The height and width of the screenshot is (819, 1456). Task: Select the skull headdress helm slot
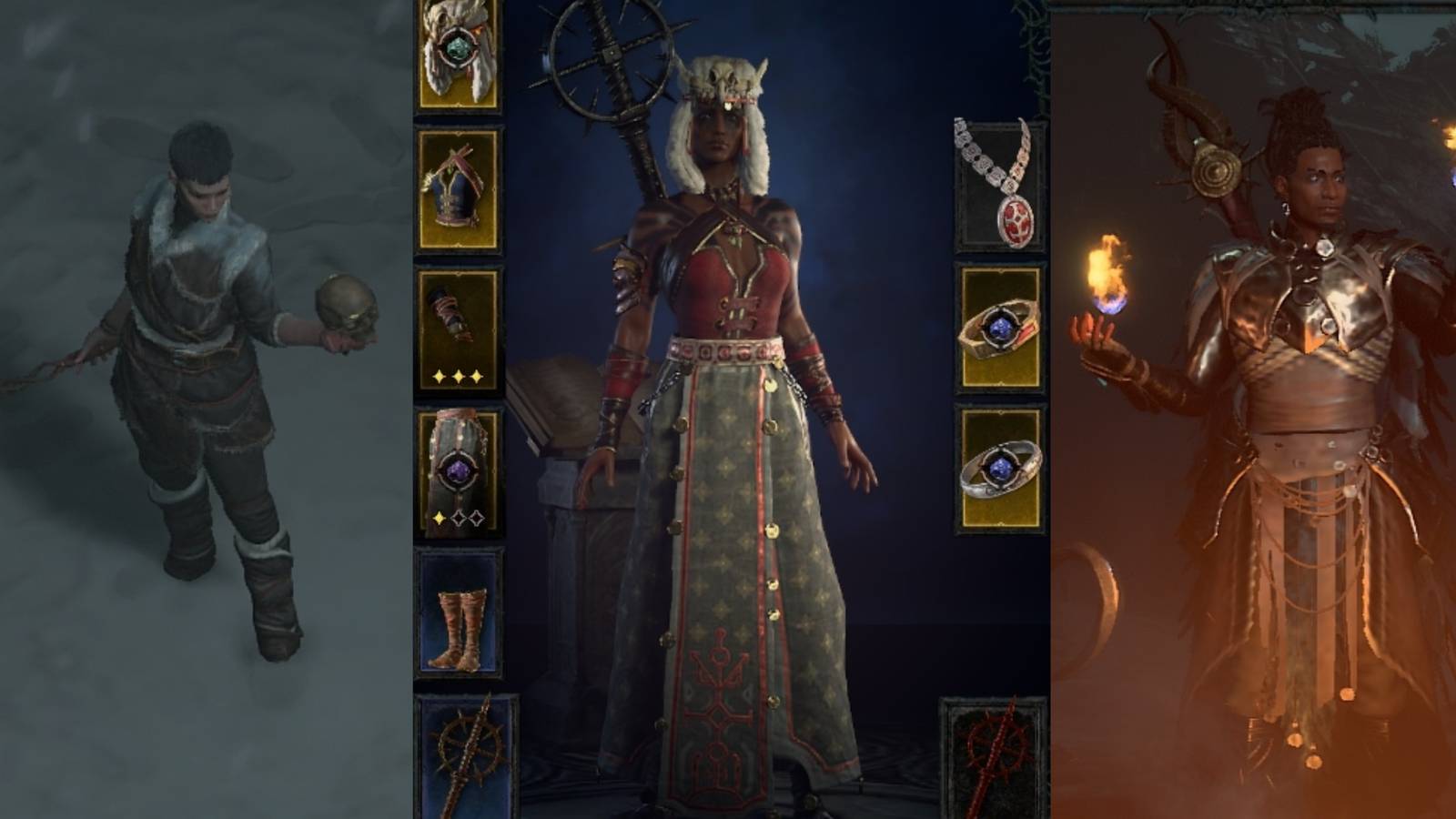click(x=460, y=55)
